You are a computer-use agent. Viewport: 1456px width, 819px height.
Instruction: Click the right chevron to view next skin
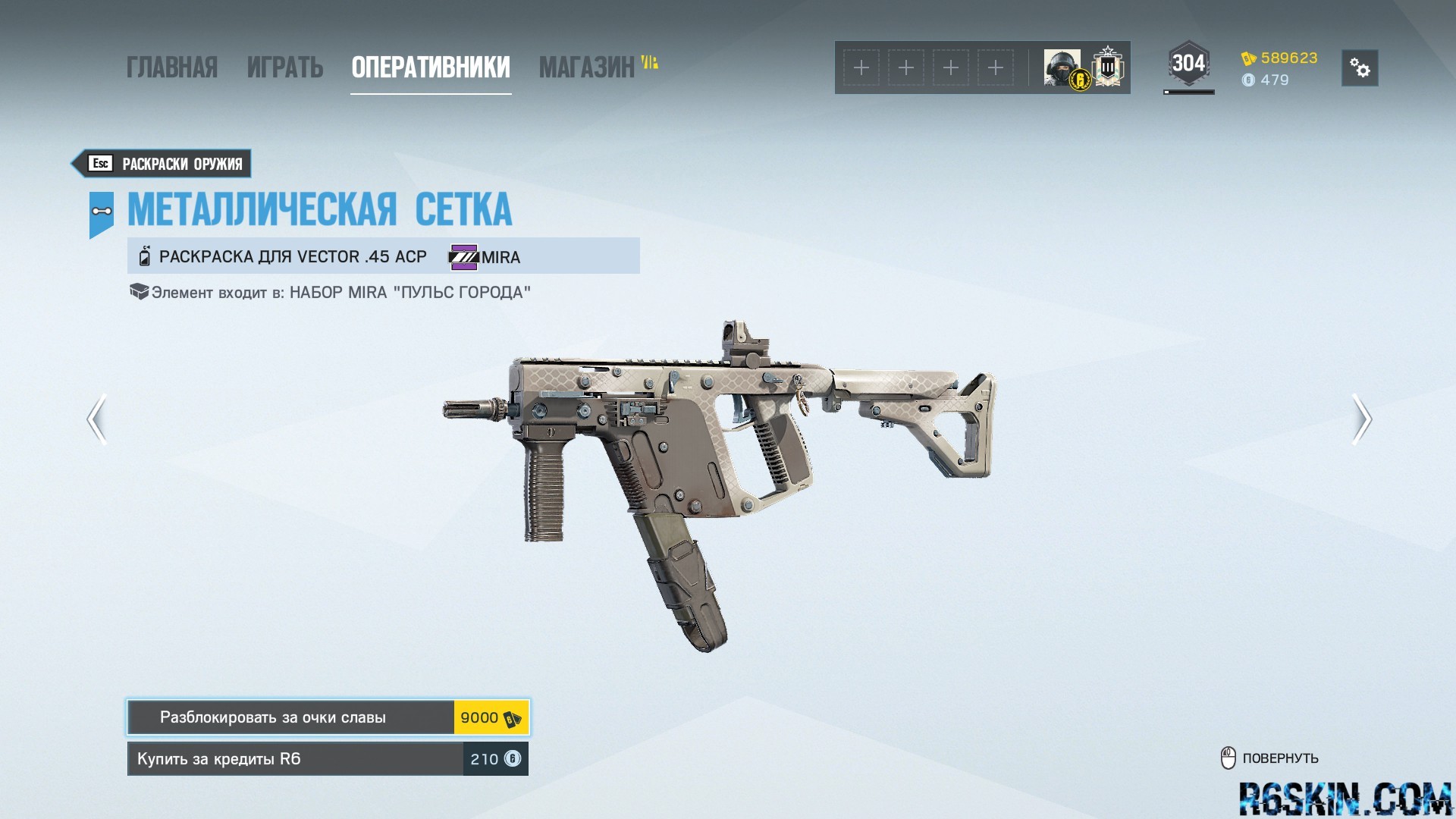1363,419
